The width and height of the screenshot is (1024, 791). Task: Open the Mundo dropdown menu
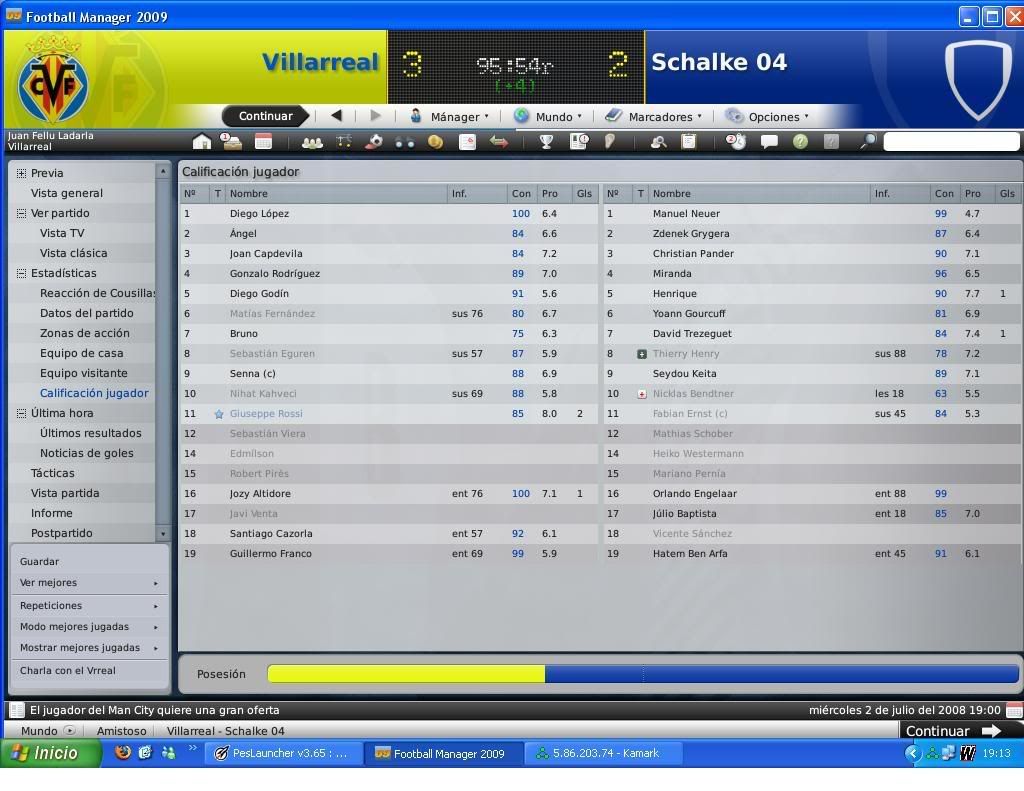550,116
